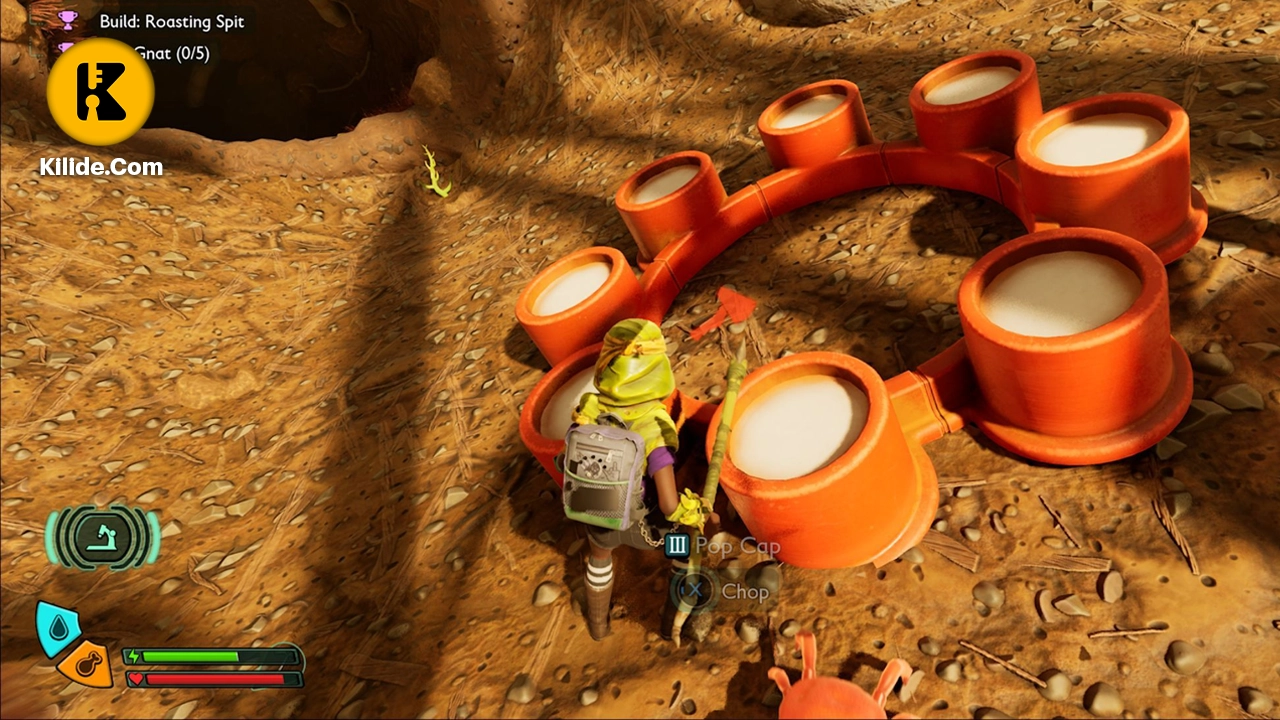Open the Gnat (0/5) quest entry
This screenshot has width=1280, height=720.
[171, 53]
